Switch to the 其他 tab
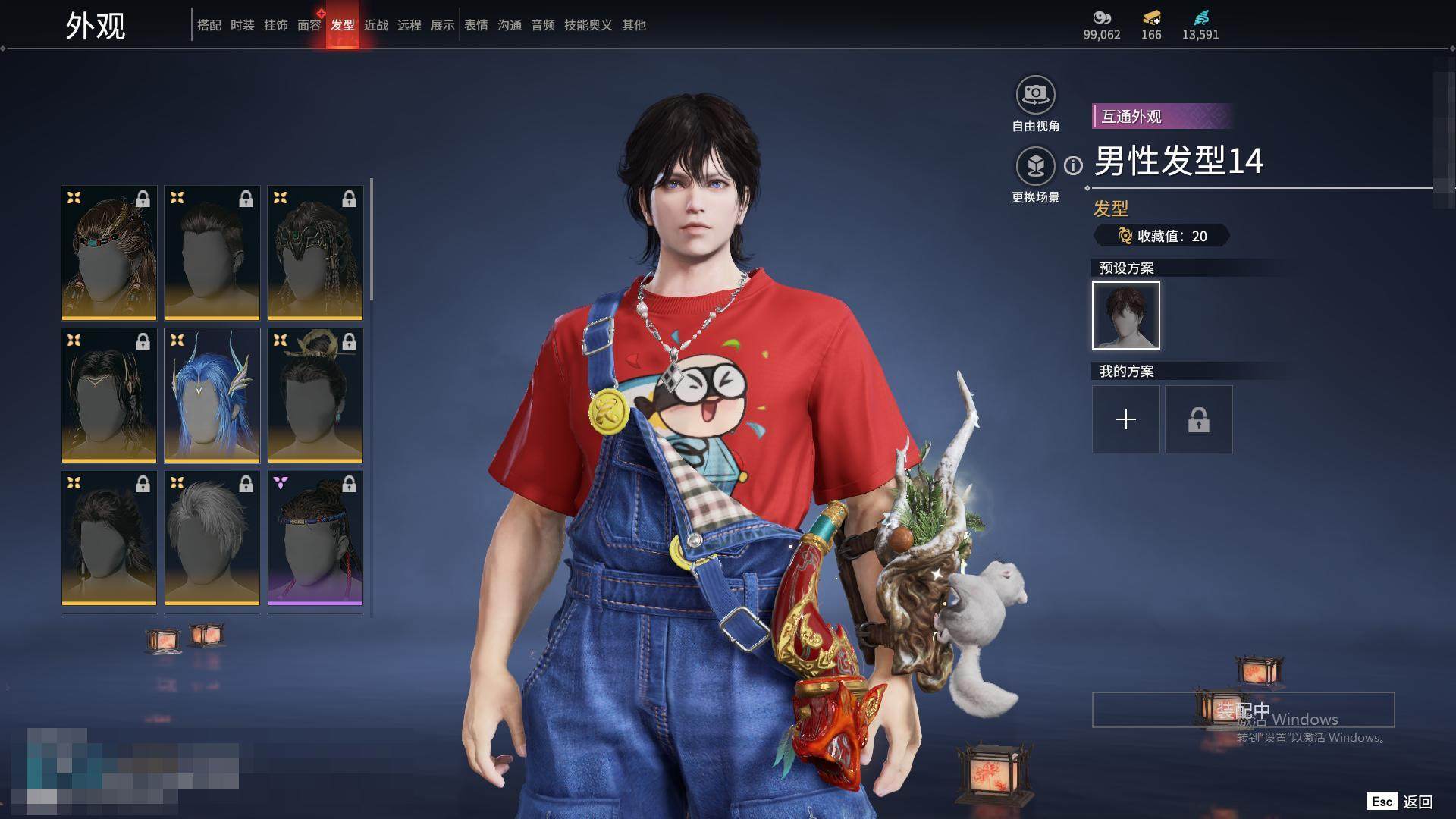Screen dimensions: 1456x819 633,25
